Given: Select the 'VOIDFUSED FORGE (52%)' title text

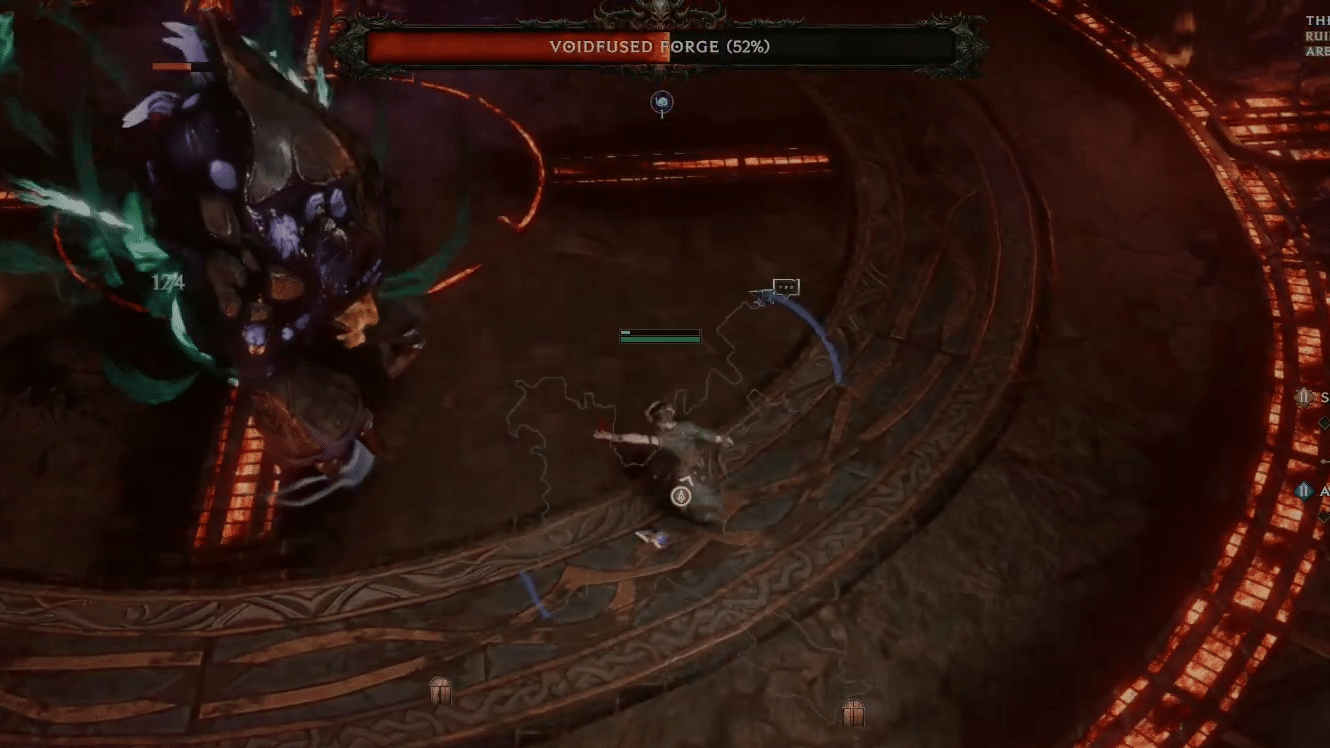Looking at the screenshot, I should (x=660, y=45).
